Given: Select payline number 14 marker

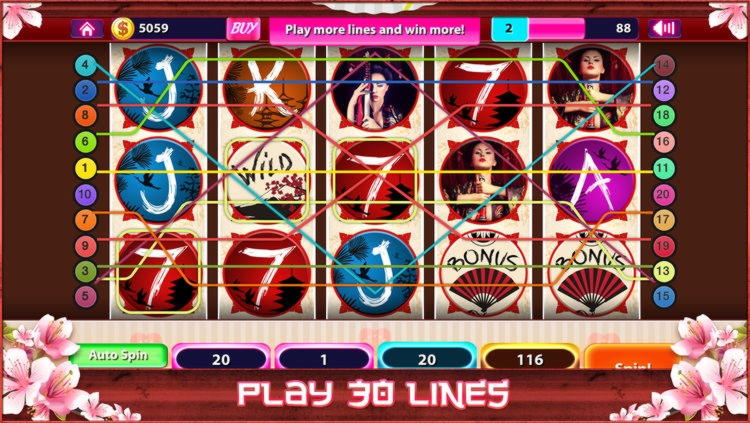Looking at the screenshot, I should pyautogui.click(x=662, y=65).
